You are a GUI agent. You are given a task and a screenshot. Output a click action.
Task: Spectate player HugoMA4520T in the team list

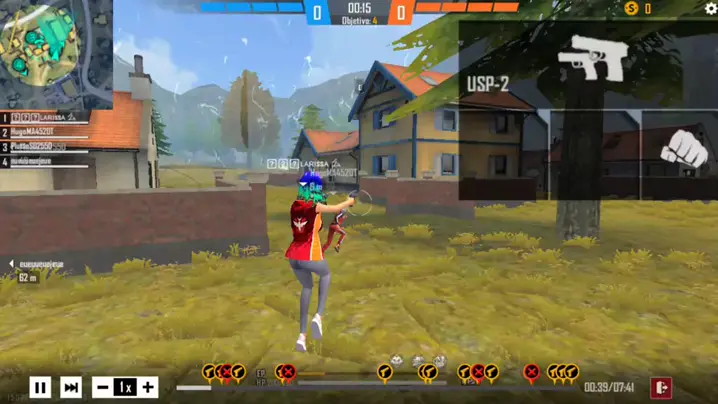45,132
